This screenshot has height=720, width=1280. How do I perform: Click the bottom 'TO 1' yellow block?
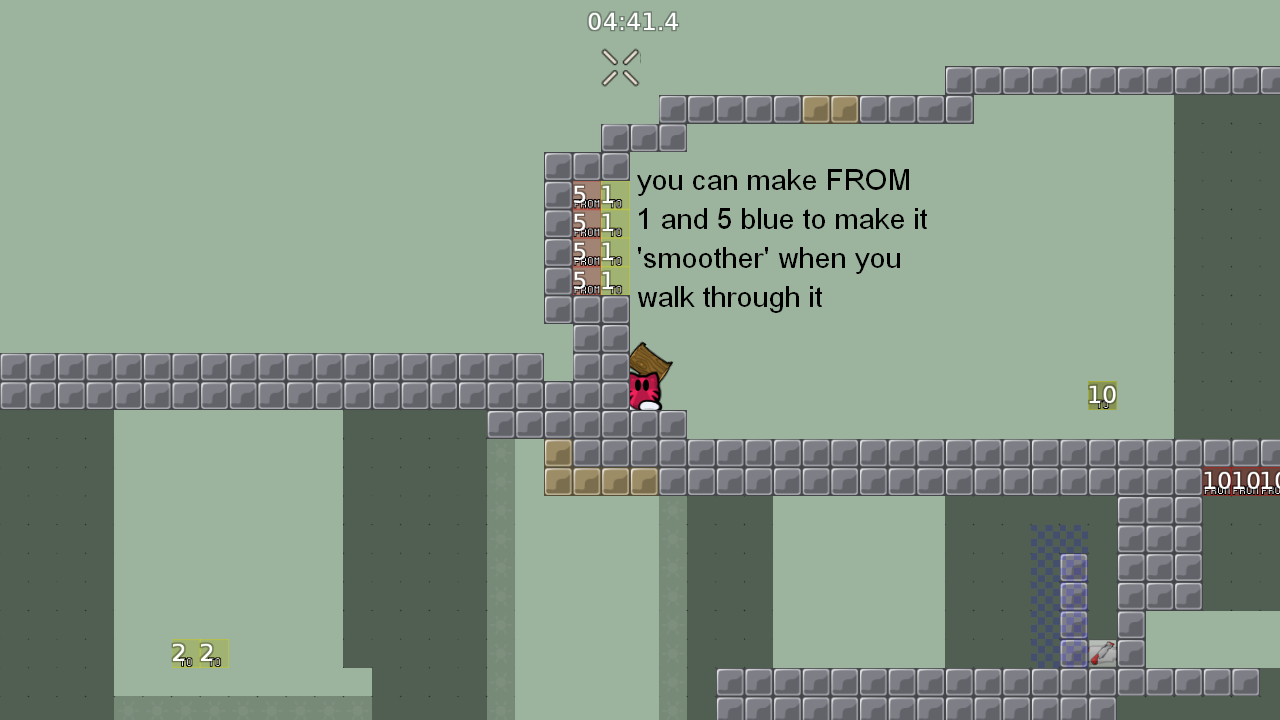tap(614, 281)
